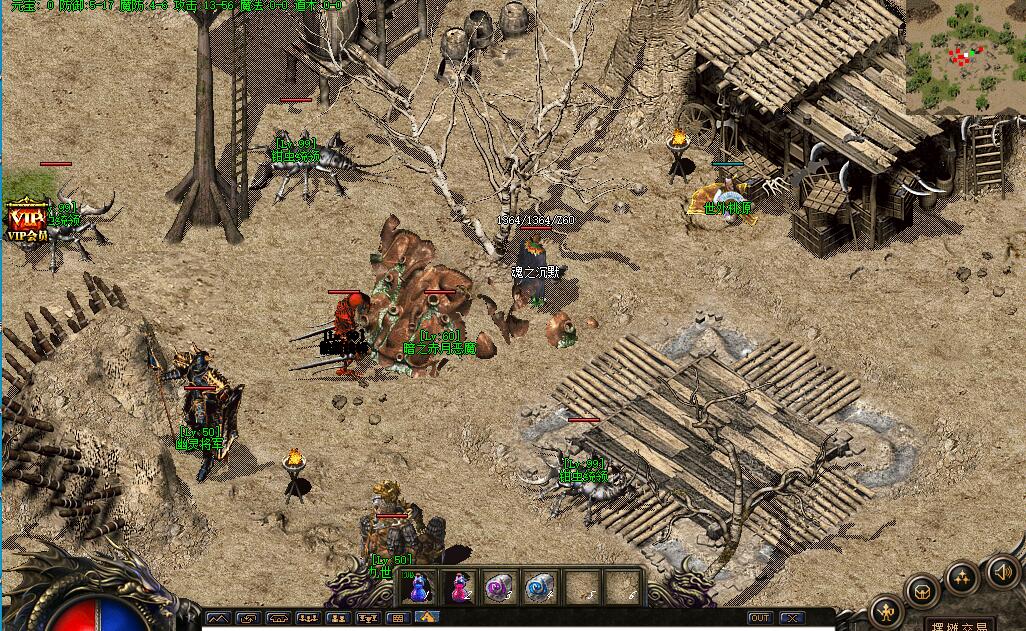This screenshot has width=1026, height=631.
Task: Click the minimap in the corner
Action: coord(965,56)
